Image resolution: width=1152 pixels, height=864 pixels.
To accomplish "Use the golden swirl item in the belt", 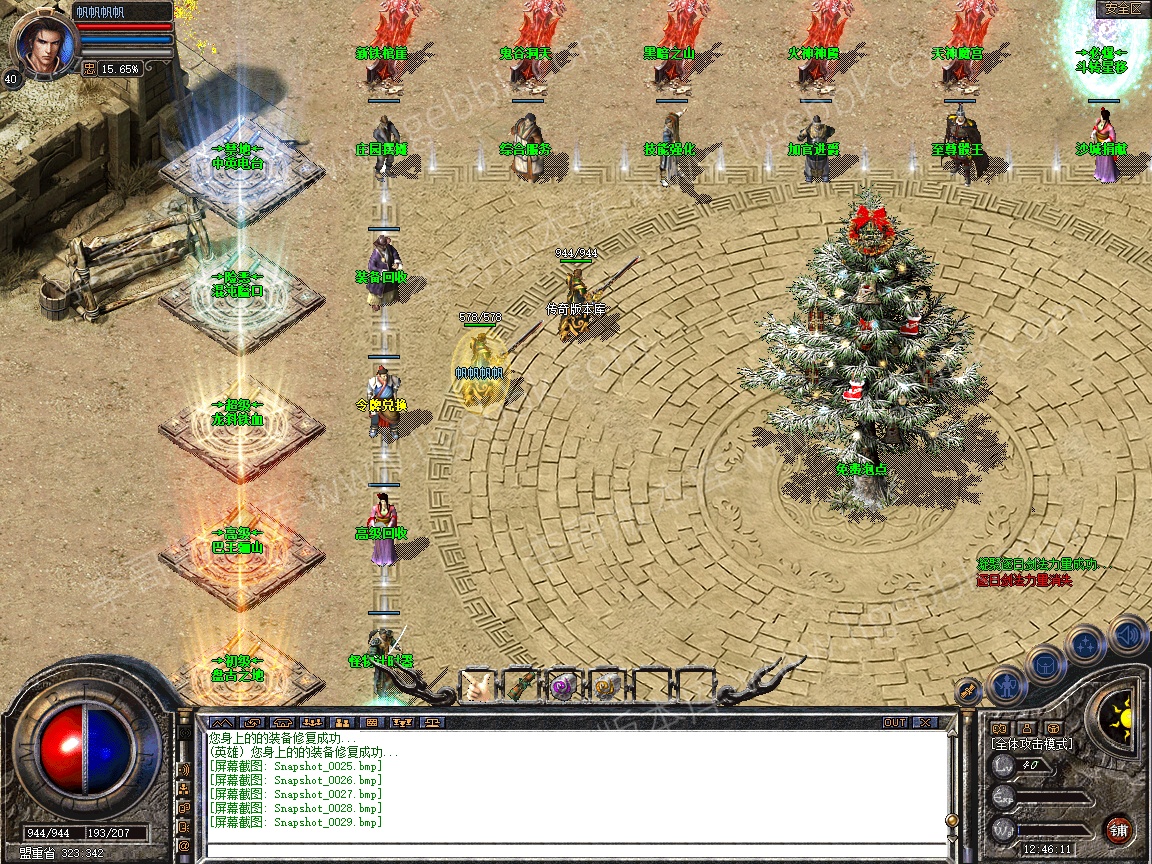I will click(x=606, y=686).
